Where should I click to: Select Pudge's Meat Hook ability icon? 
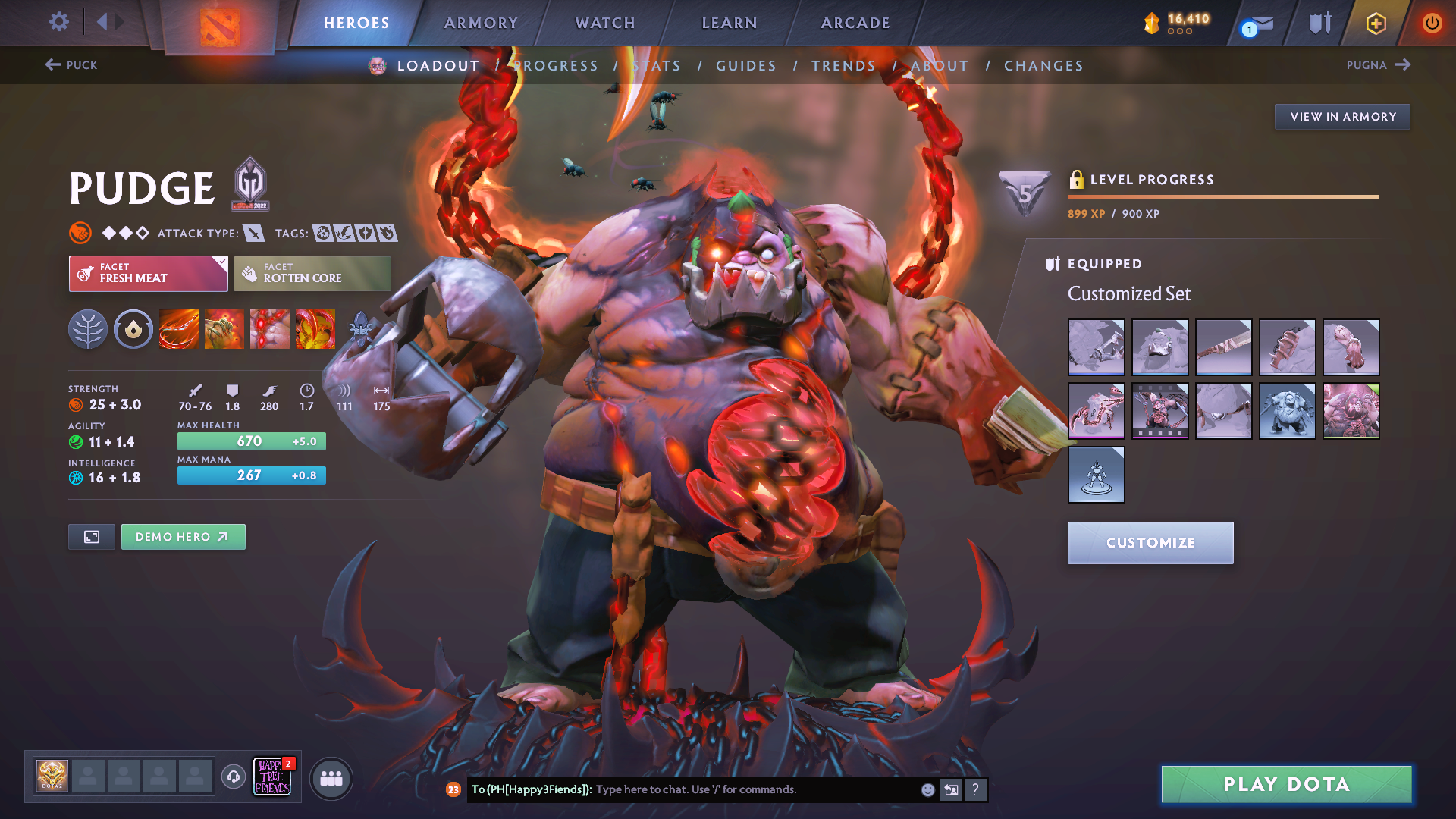pyautogui.click(x=179, y=329)
